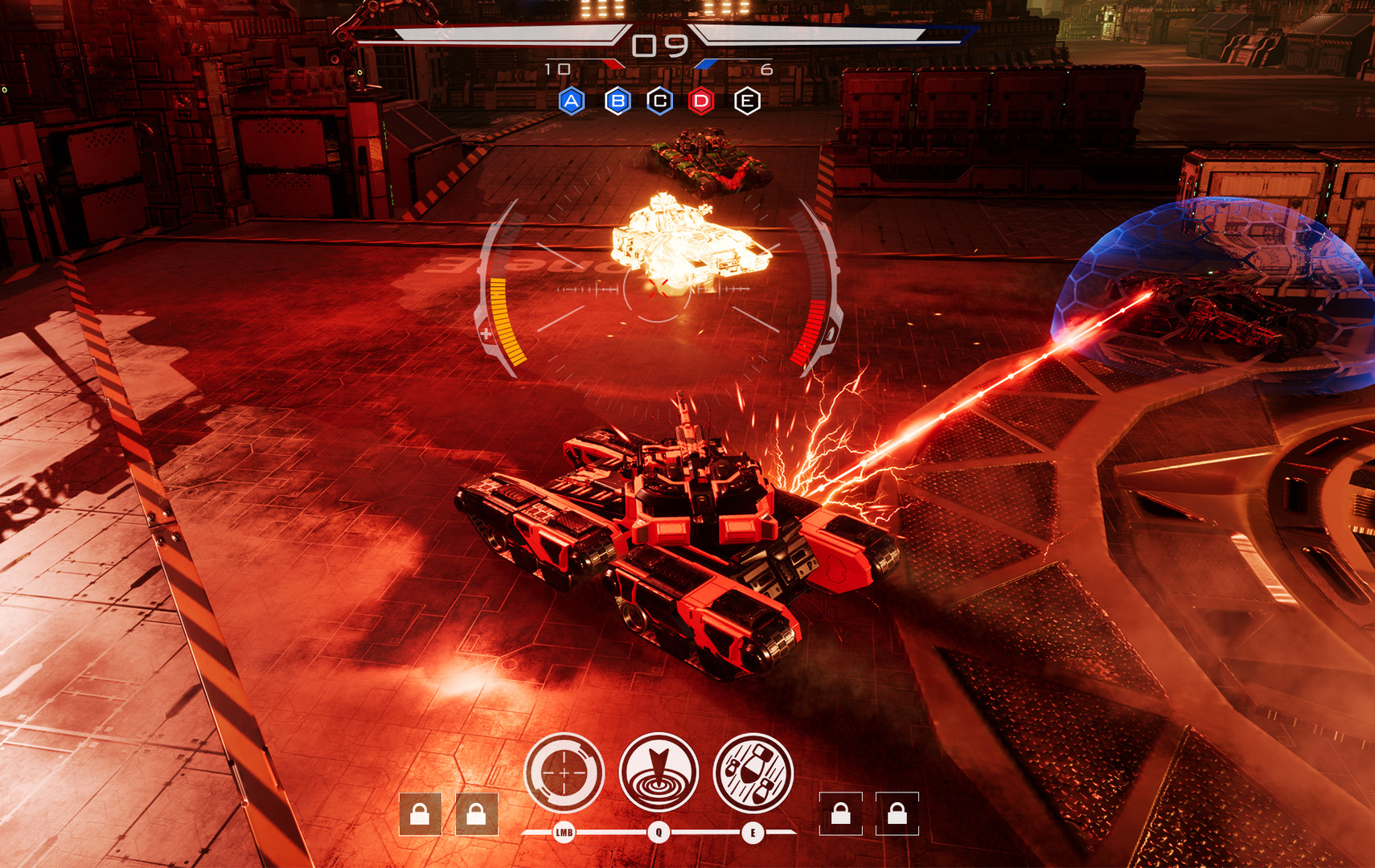Screen dimensions: 1375x868
Task: Select capture point C marker
Action: (660, 101)
